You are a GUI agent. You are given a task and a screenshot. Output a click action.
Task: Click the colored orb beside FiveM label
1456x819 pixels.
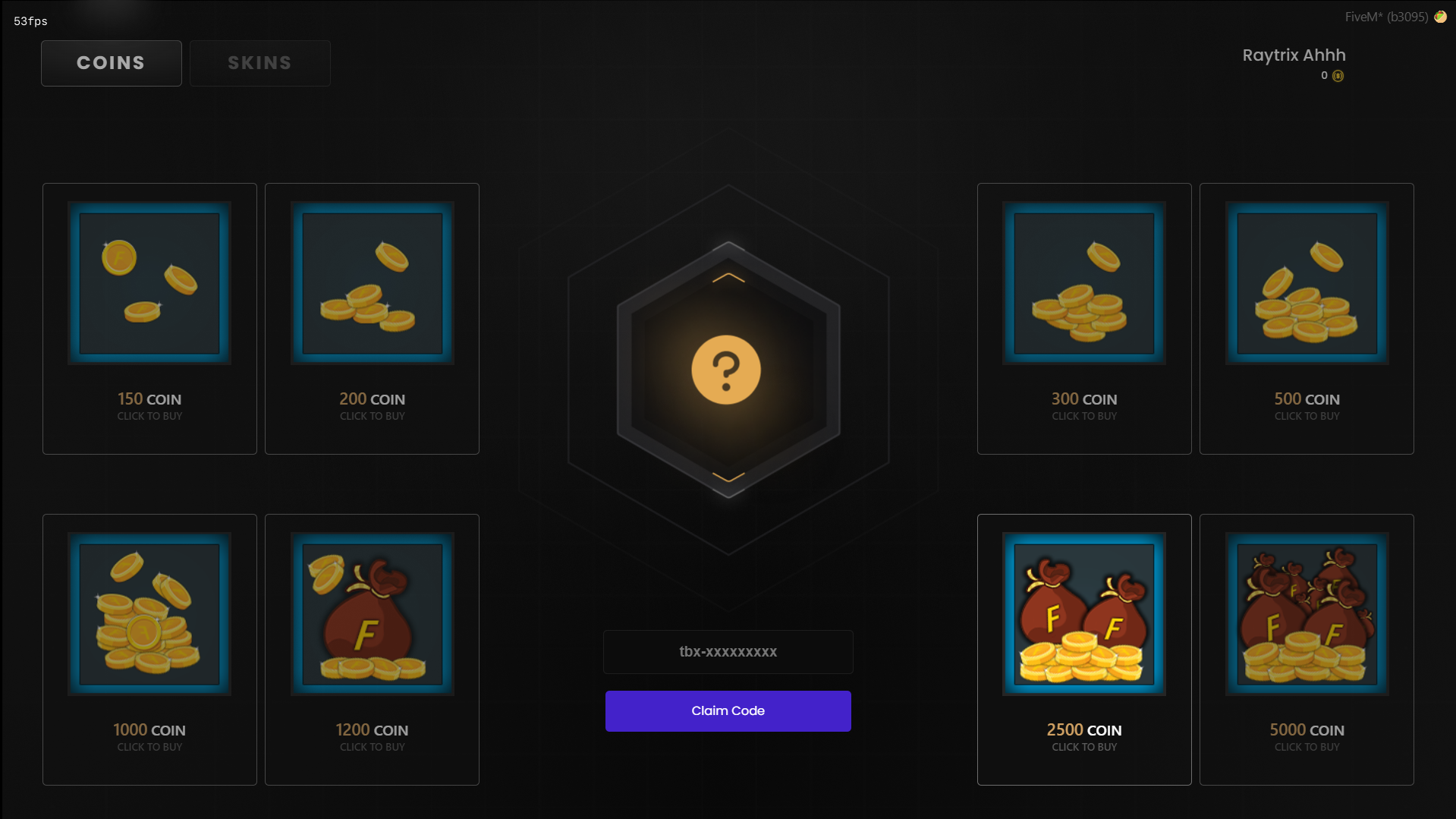(1440, 16)
